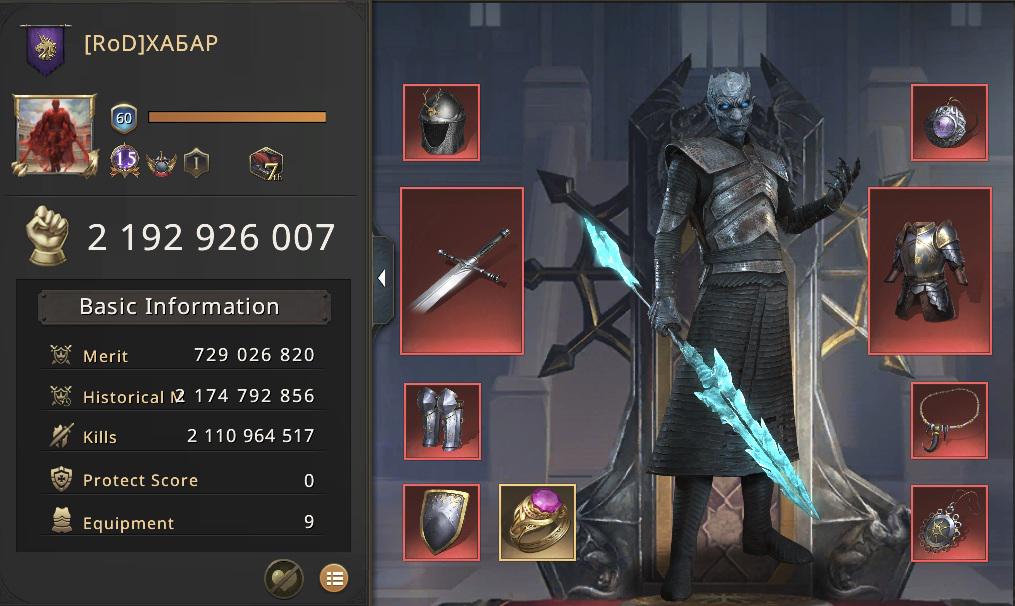
Task: Select the star medallion trinket slot
Action: 949,523
